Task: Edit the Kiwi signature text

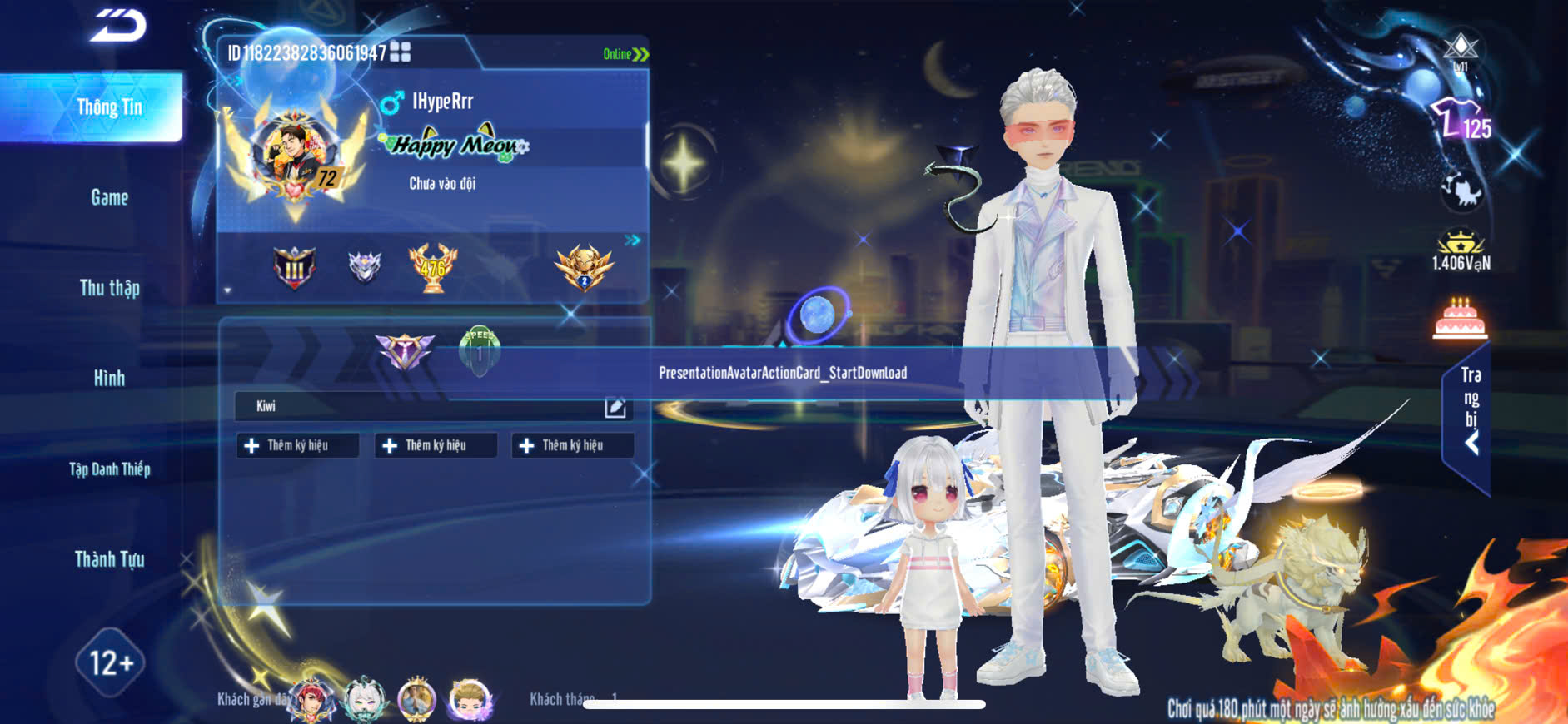Action: (x=615, y=407)
